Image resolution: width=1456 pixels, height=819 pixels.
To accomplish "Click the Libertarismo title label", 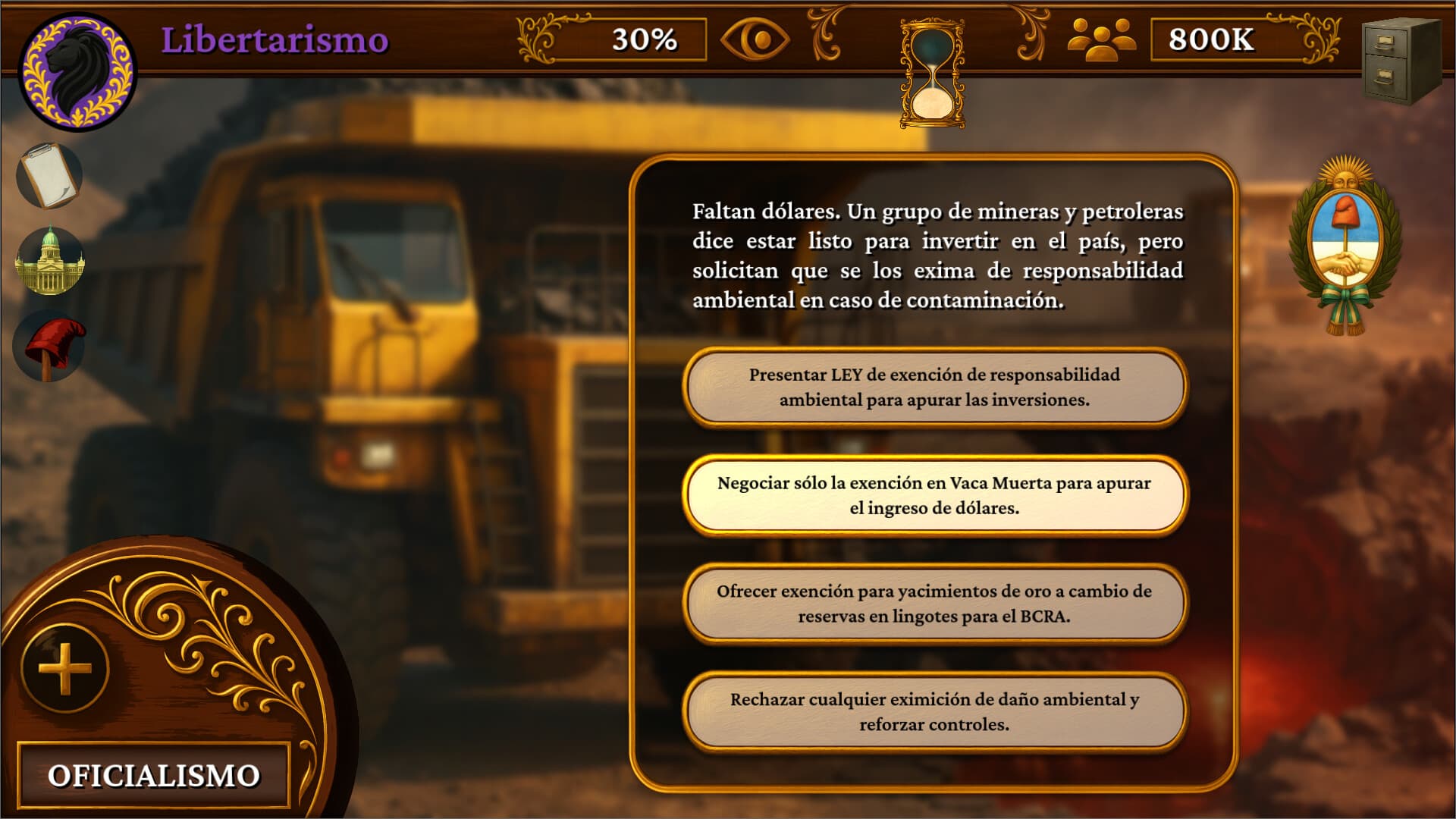I will (275, 39).
